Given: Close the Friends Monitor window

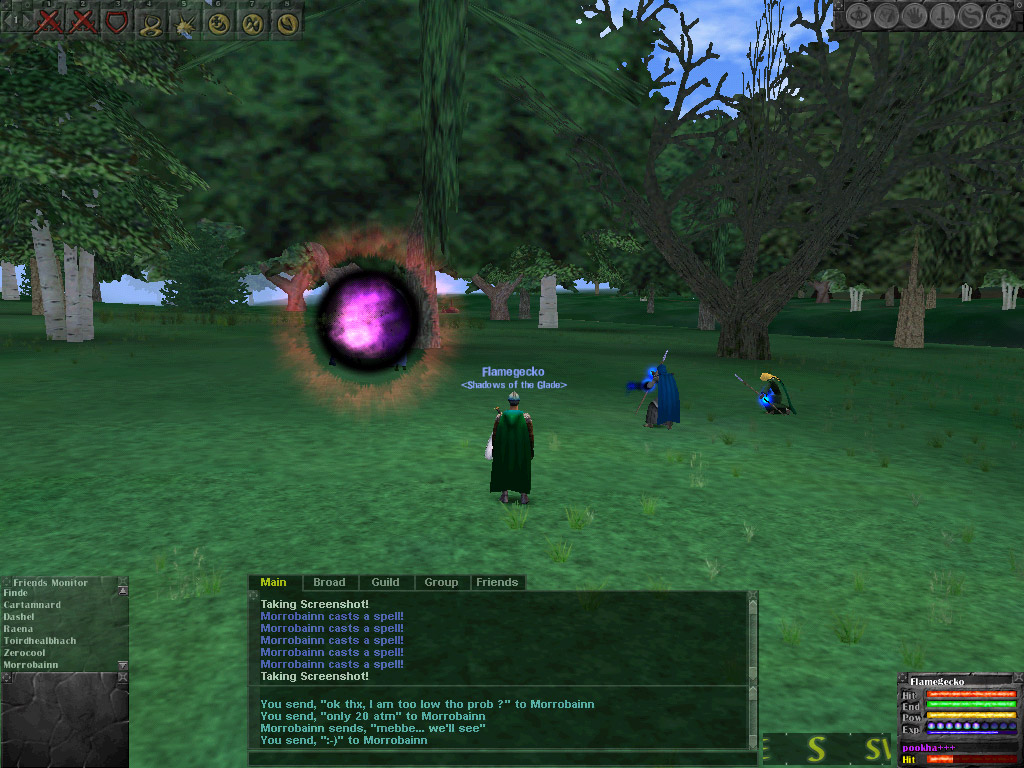Looking at the screenshot, I should pos(122,581).
